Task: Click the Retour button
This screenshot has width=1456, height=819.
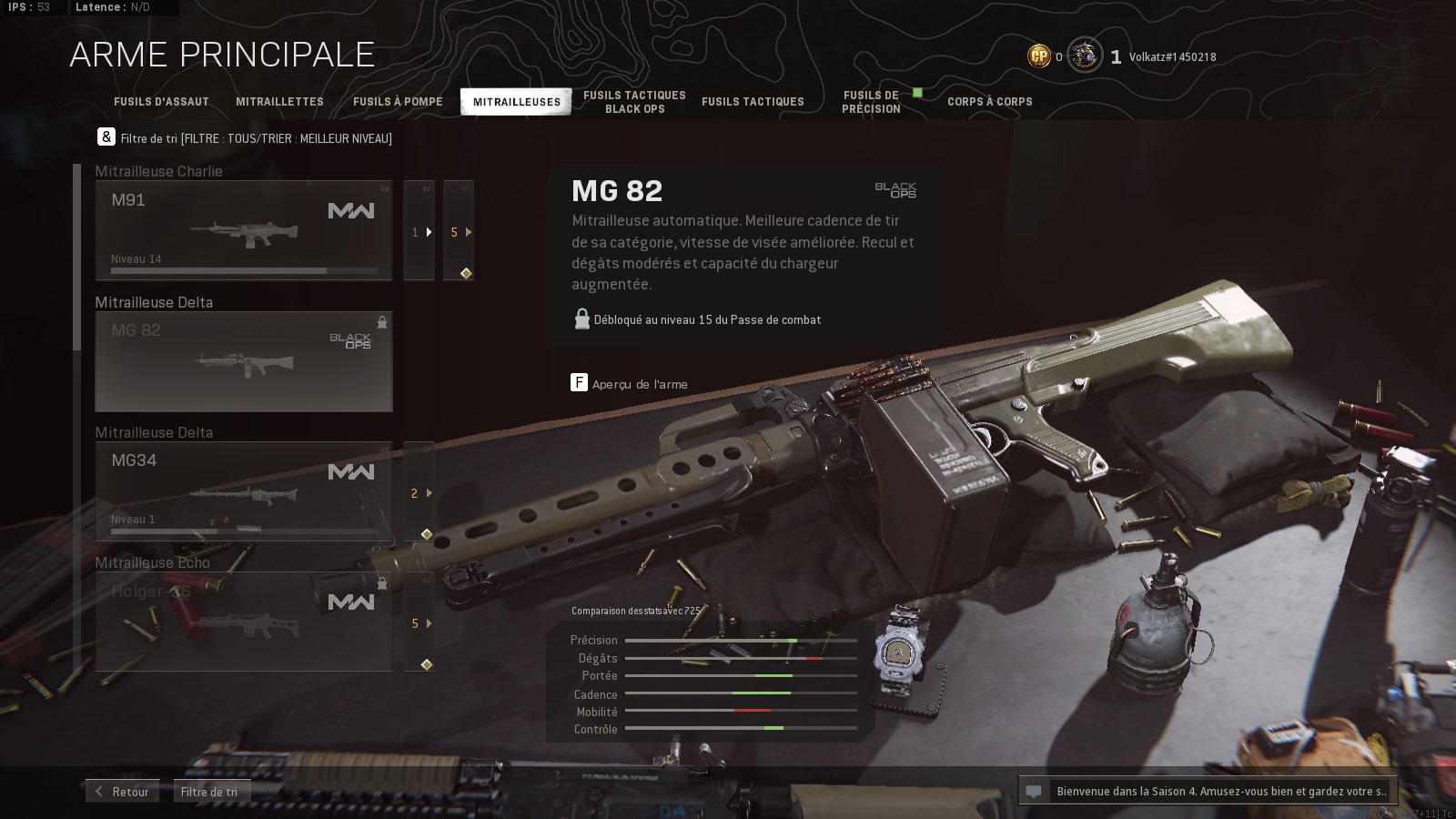Action: (x=123, y=791)
